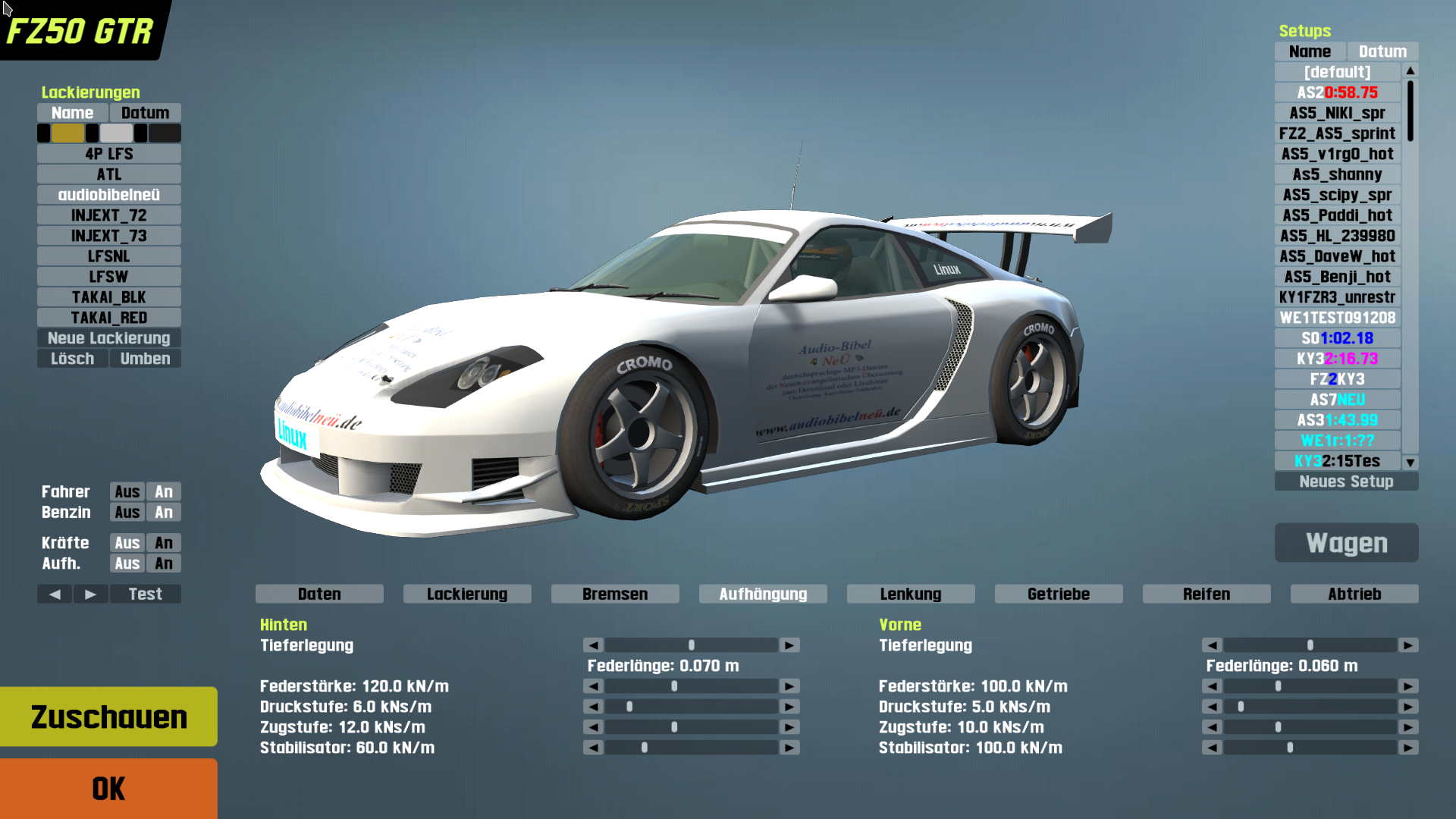
Task: Open the Wagen car selection
Action: tap(1346, 543)
